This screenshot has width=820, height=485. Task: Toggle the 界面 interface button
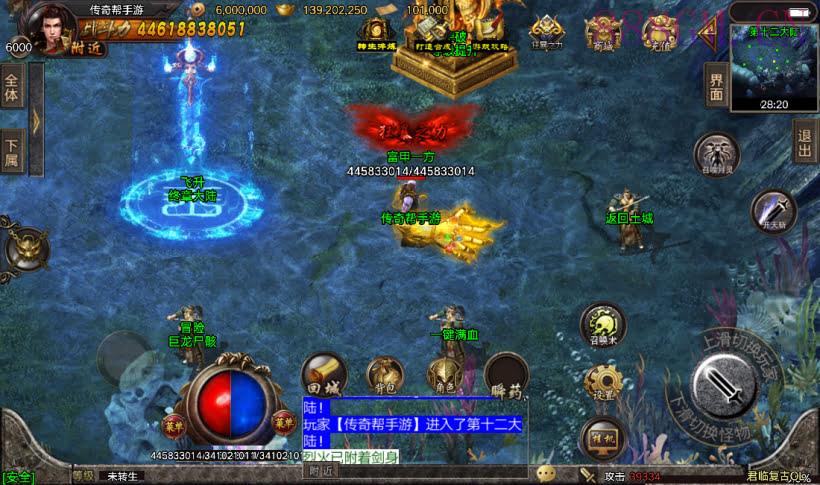716,86
